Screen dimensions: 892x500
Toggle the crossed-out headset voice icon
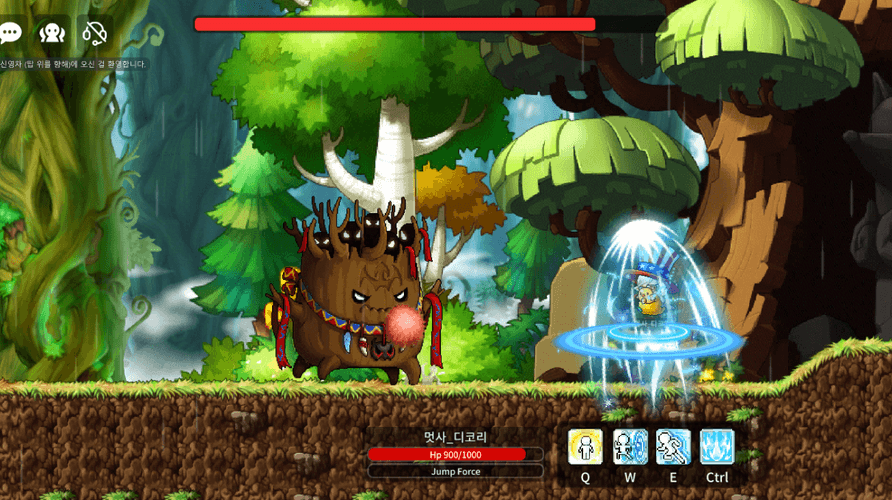(94, 33)
